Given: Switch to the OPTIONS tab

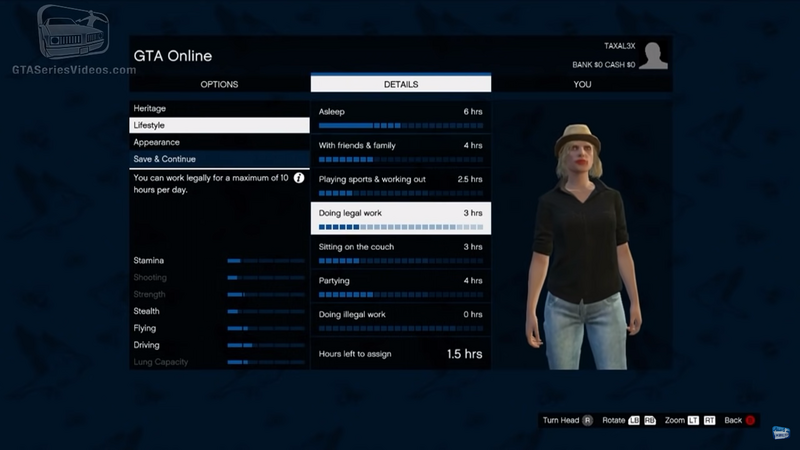Looking at the screenshot, I should (219, 84).
